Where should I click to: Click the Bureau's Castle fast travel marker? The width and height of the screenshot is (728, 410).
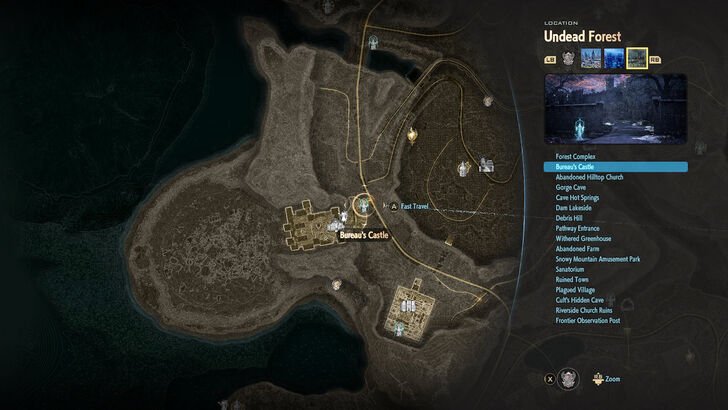363,204
